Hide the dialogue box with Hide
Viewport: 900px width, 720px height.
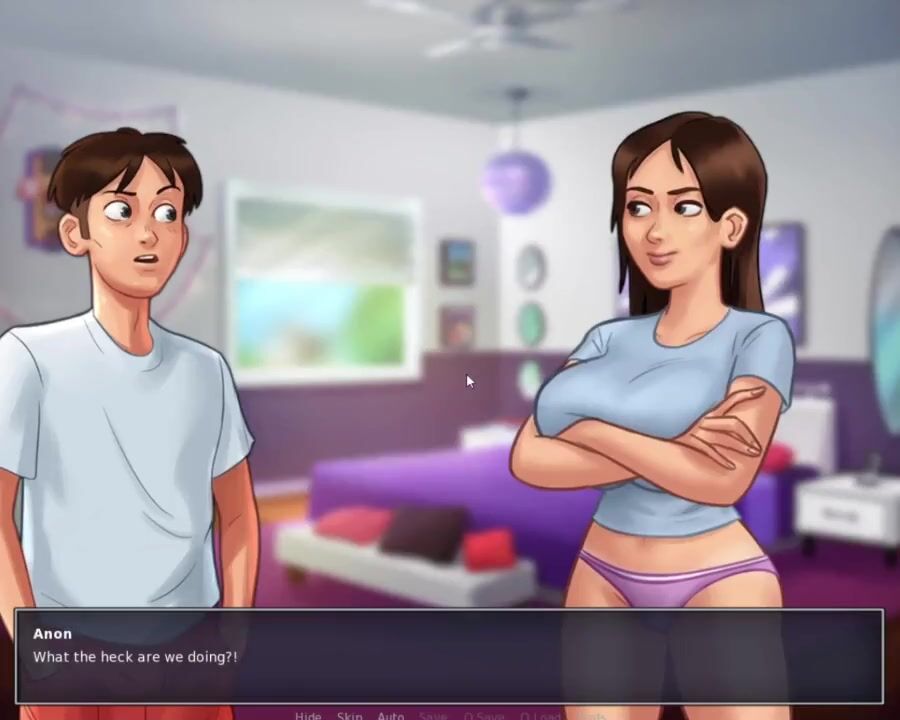[x=308, y=716]
